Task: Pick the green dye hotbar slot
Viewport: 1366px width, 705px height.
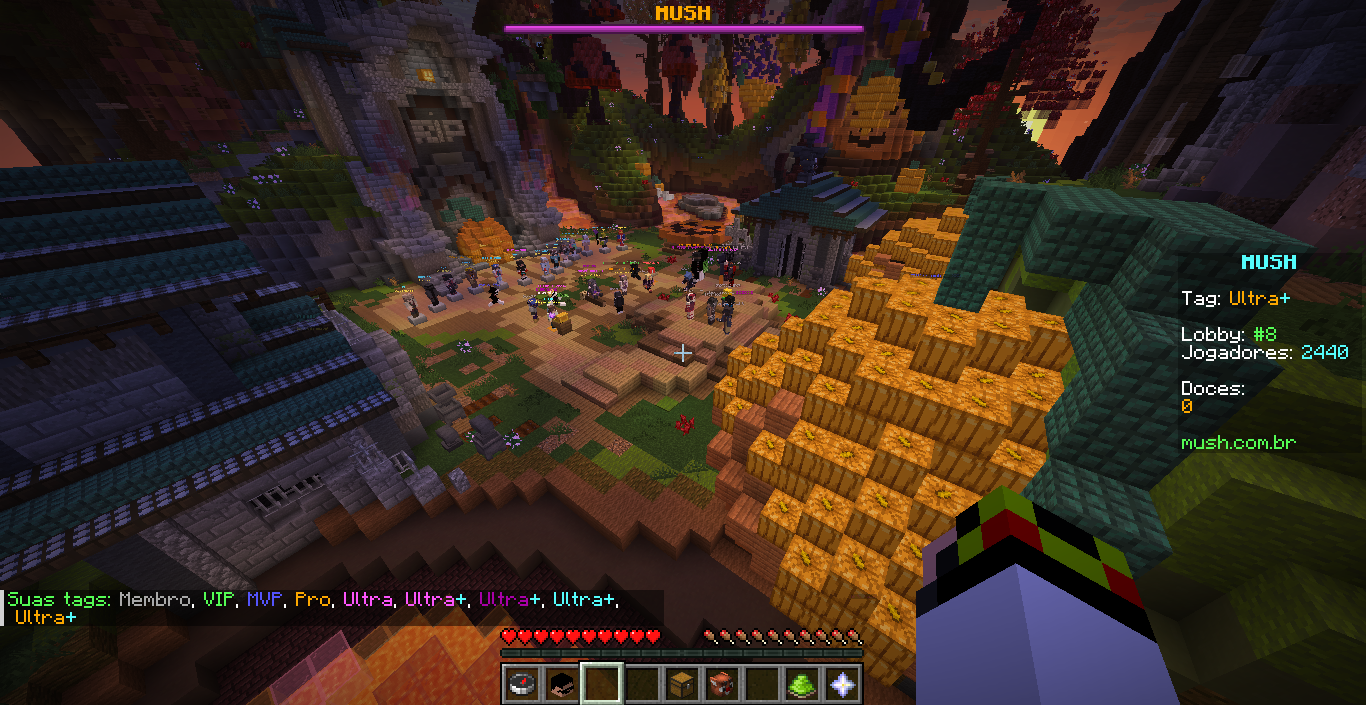Action: [x=802, y=684]
